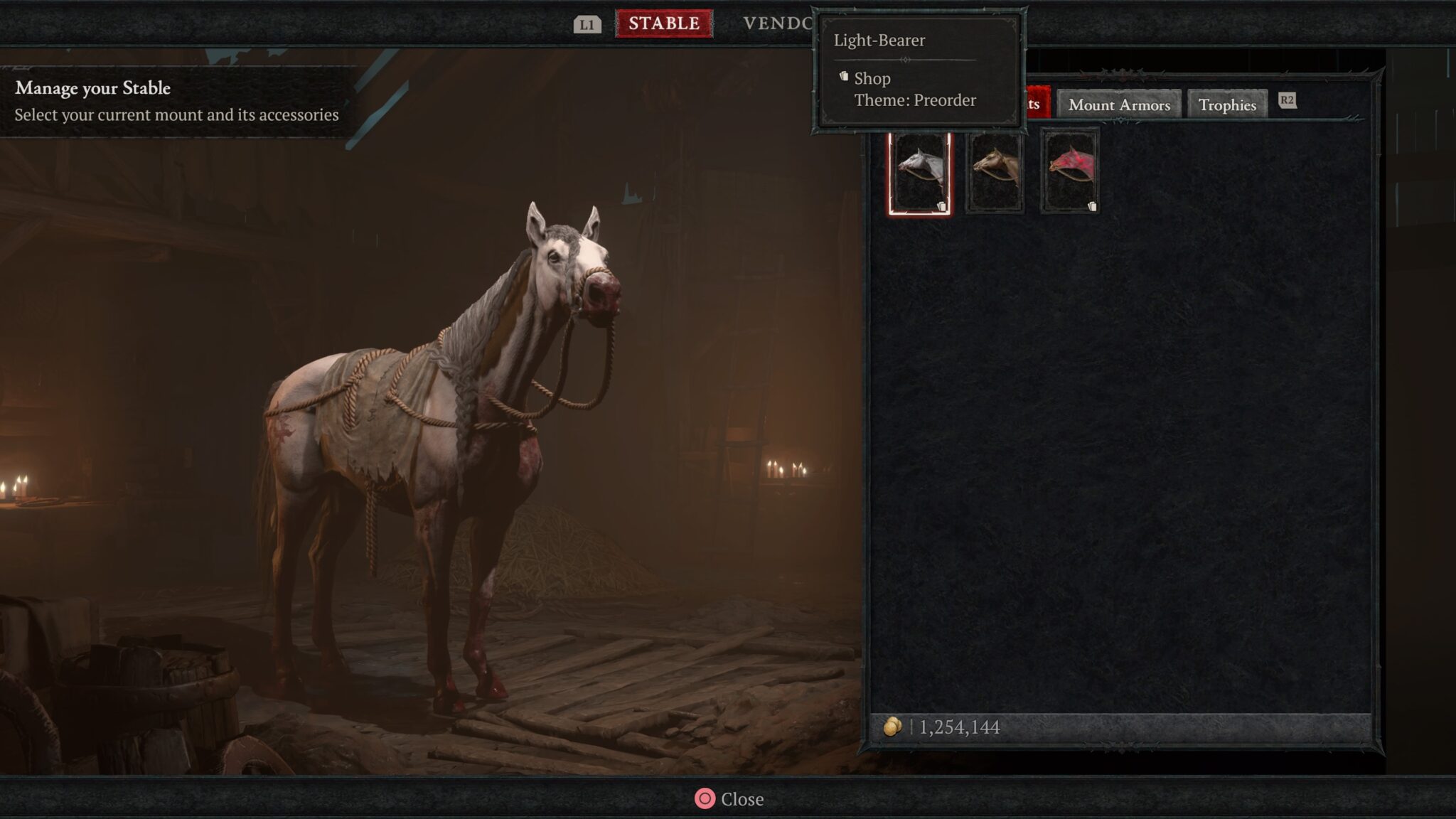Click the Manage your Stable heading
This screenshot has height=819, width=1456.
(x=92, y=88)
